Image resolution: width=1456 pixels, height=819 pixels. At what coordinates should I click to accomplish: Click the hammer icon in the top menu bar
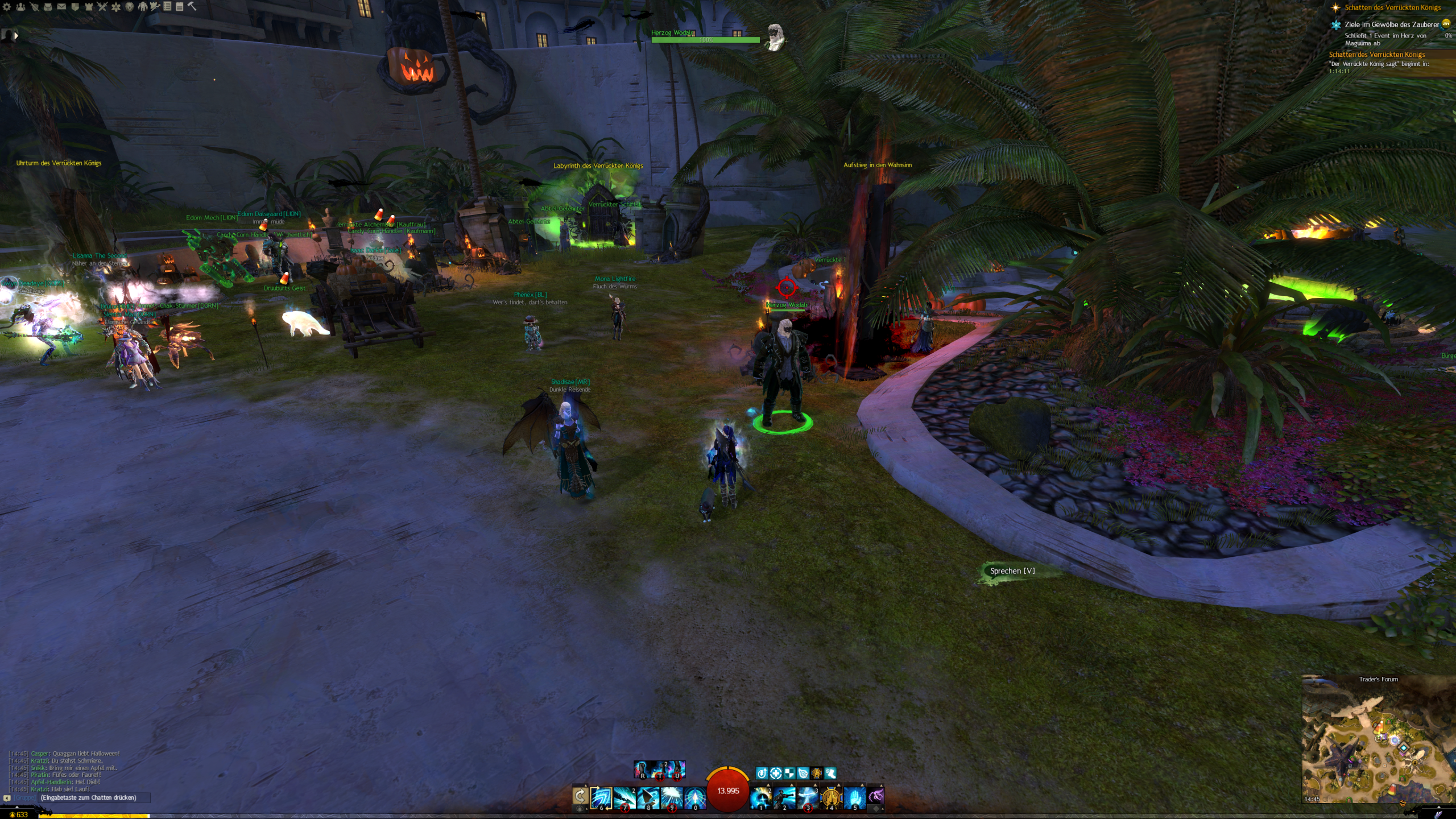[192, 6]
